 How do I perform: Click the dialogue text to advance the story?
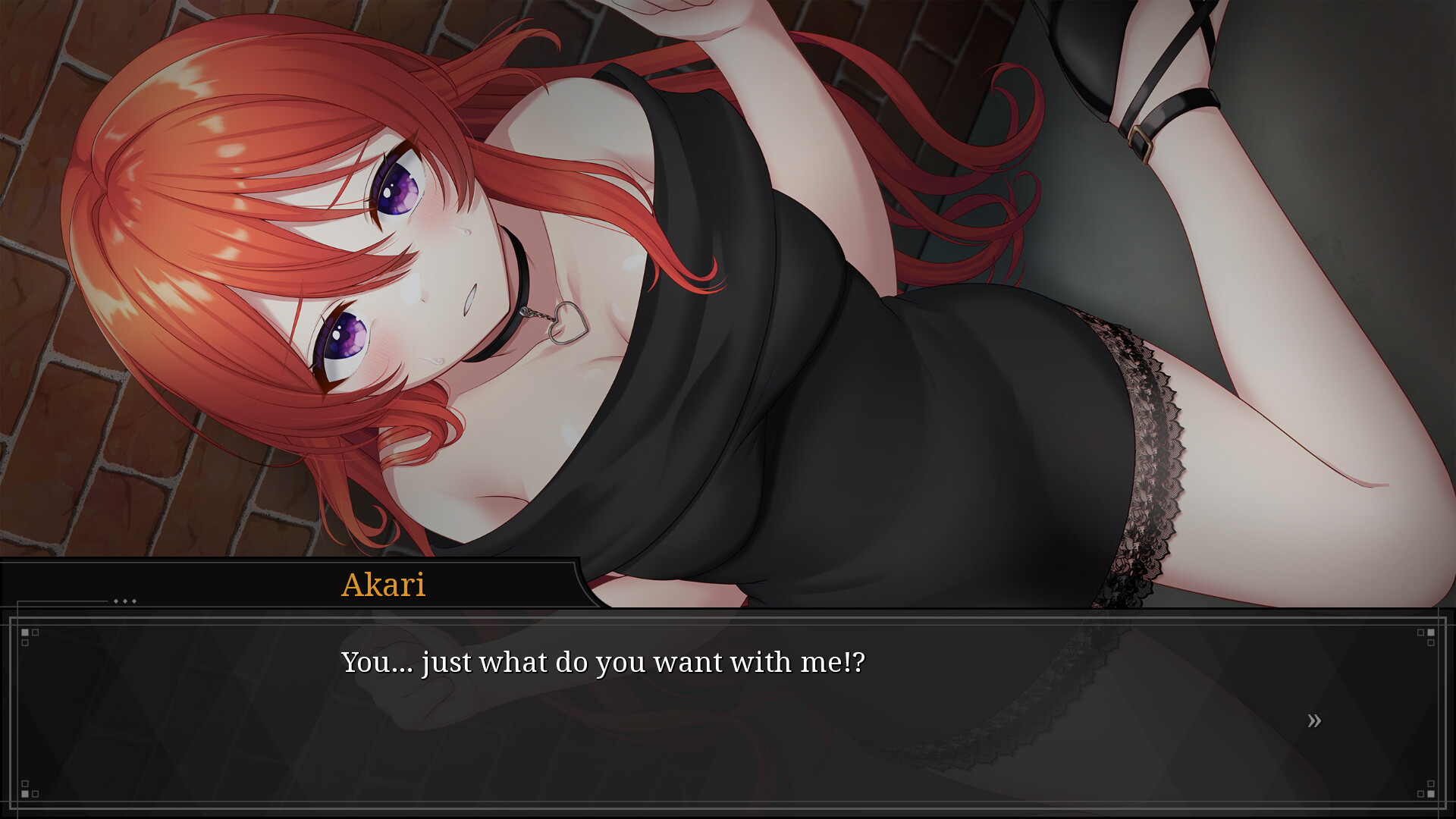coord(603,661)
